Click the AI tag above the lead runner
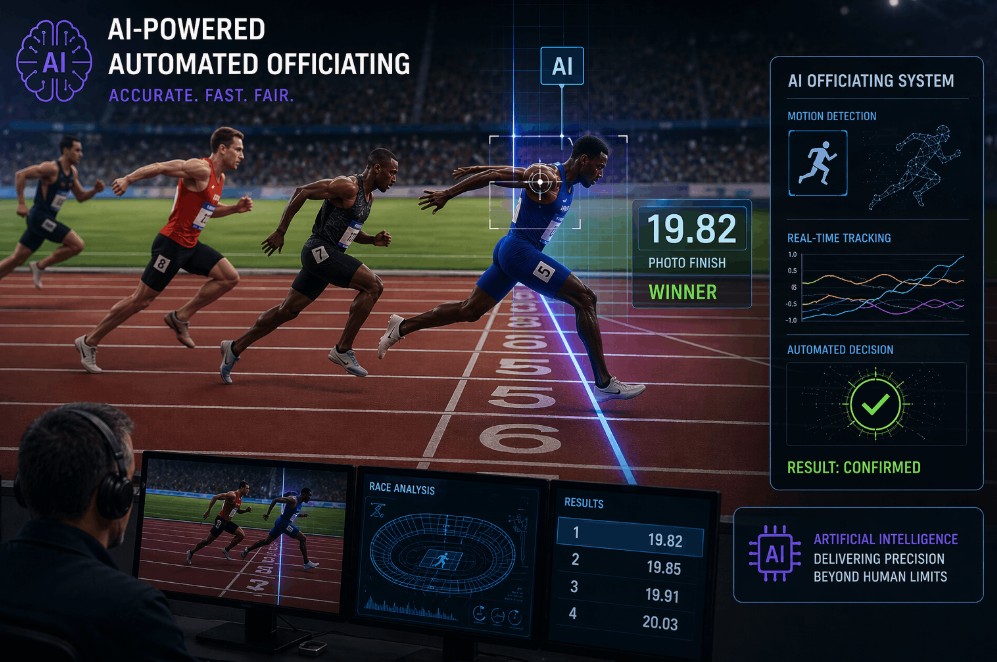The image size is (997, 662). pyautogui.click(x=561, y=66)
